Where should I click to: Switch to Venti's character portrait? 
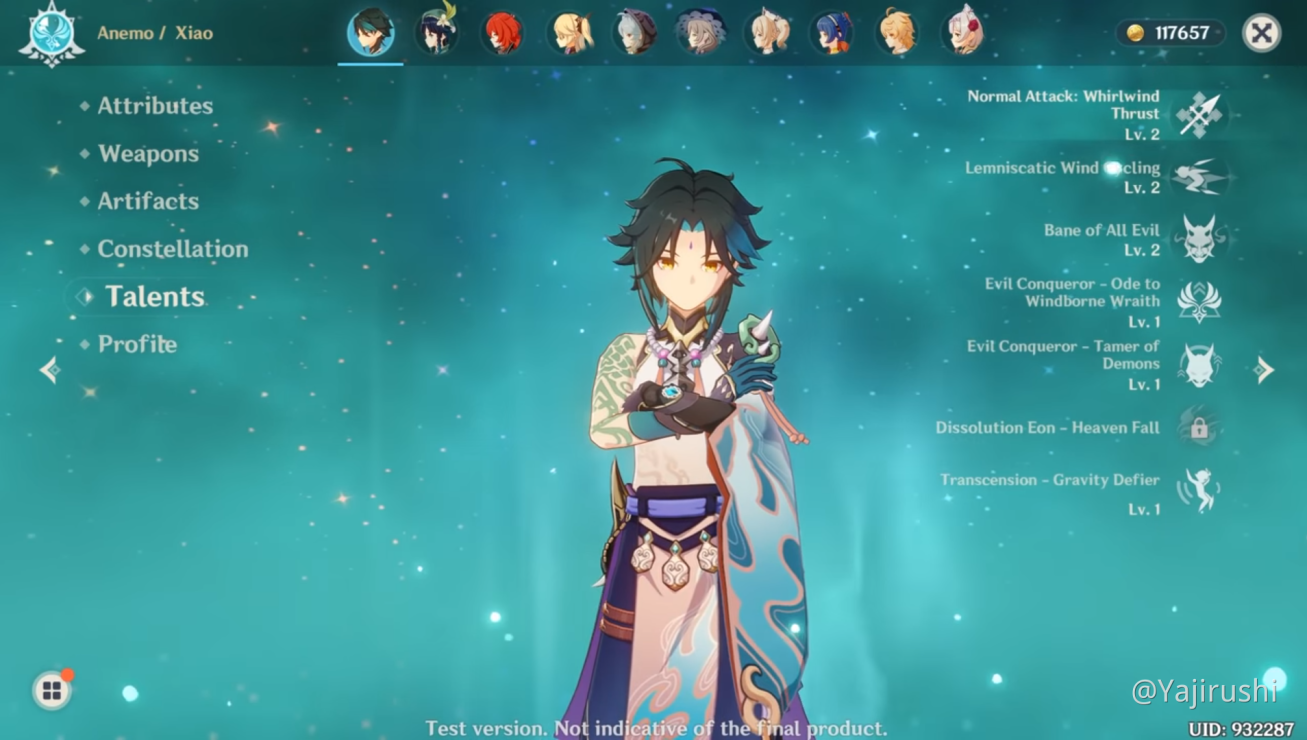436,33
